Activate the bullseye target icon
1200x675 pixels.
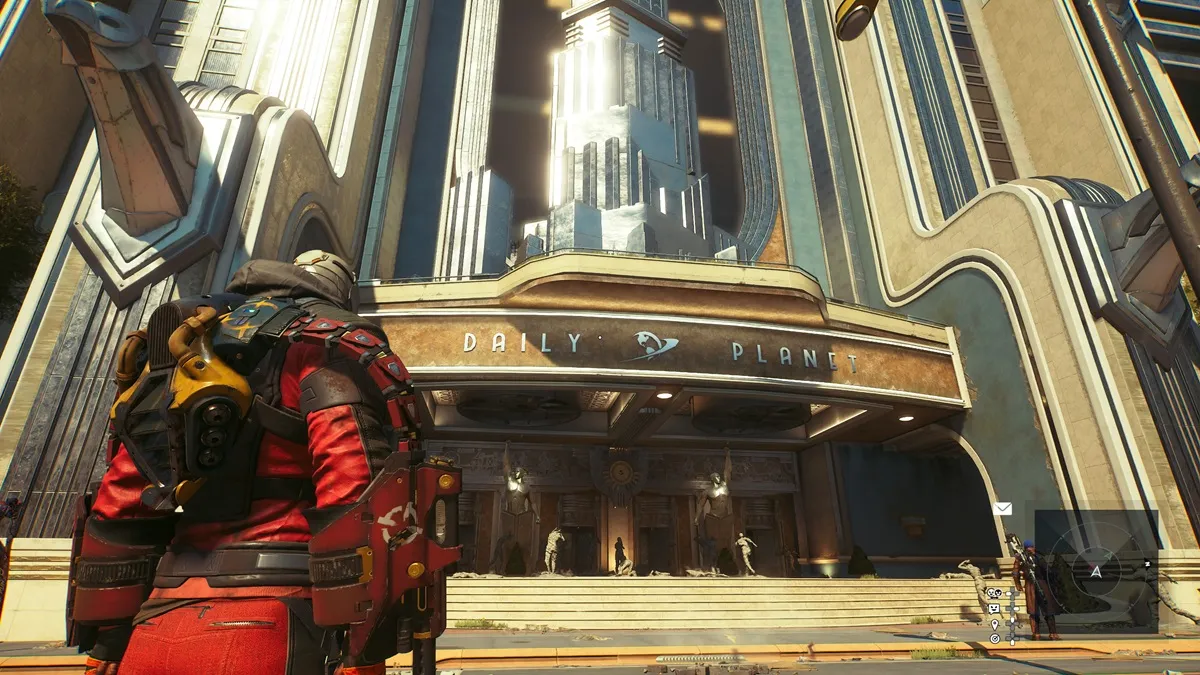pyautogui.click(x=994, y=638)
